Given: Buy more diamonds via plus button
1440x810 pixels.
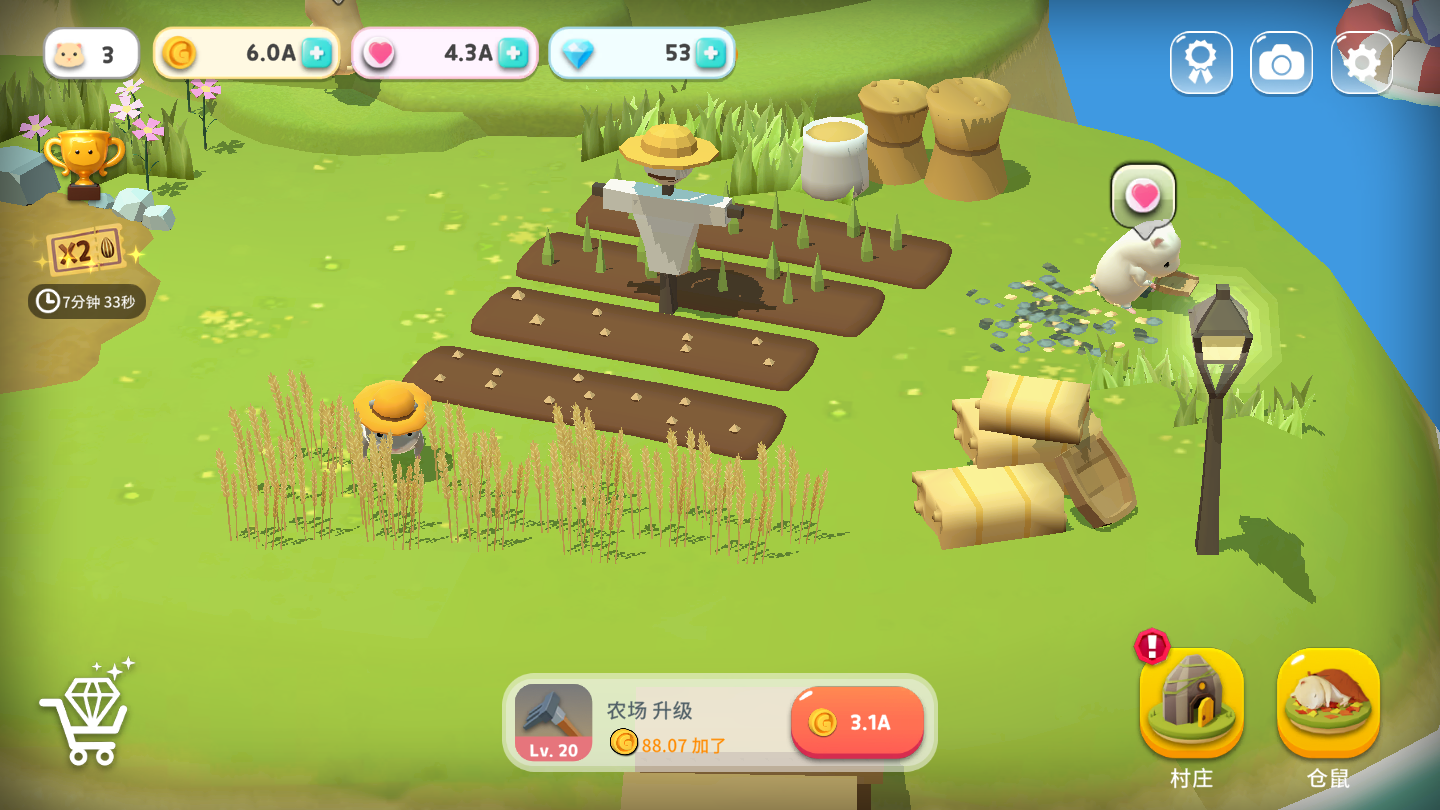Looking at the screenshot, I should (710, 54).
